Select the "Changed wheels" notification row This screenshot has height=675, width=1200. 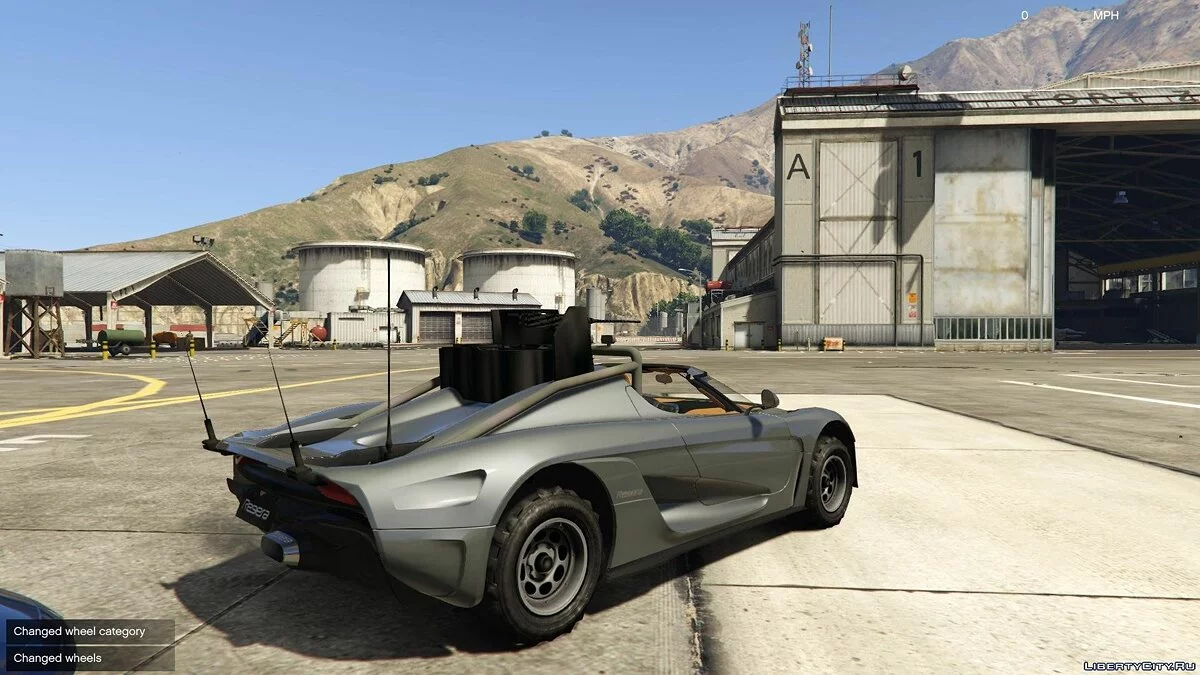click(x=90, y=658)
